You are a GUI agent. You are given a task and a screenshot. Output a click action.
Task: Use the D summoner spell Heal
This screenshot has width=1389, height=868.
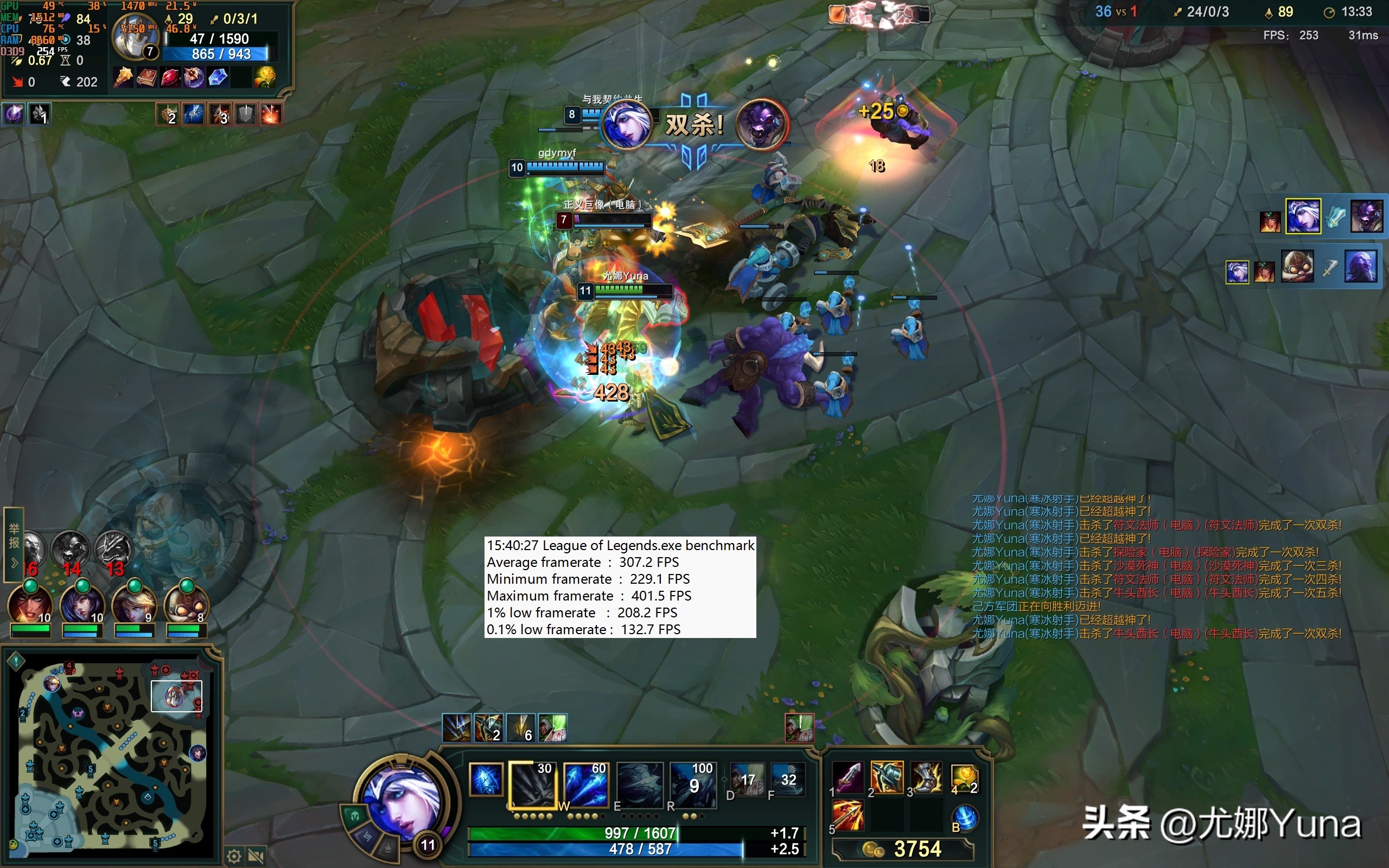tap(747, 780)
